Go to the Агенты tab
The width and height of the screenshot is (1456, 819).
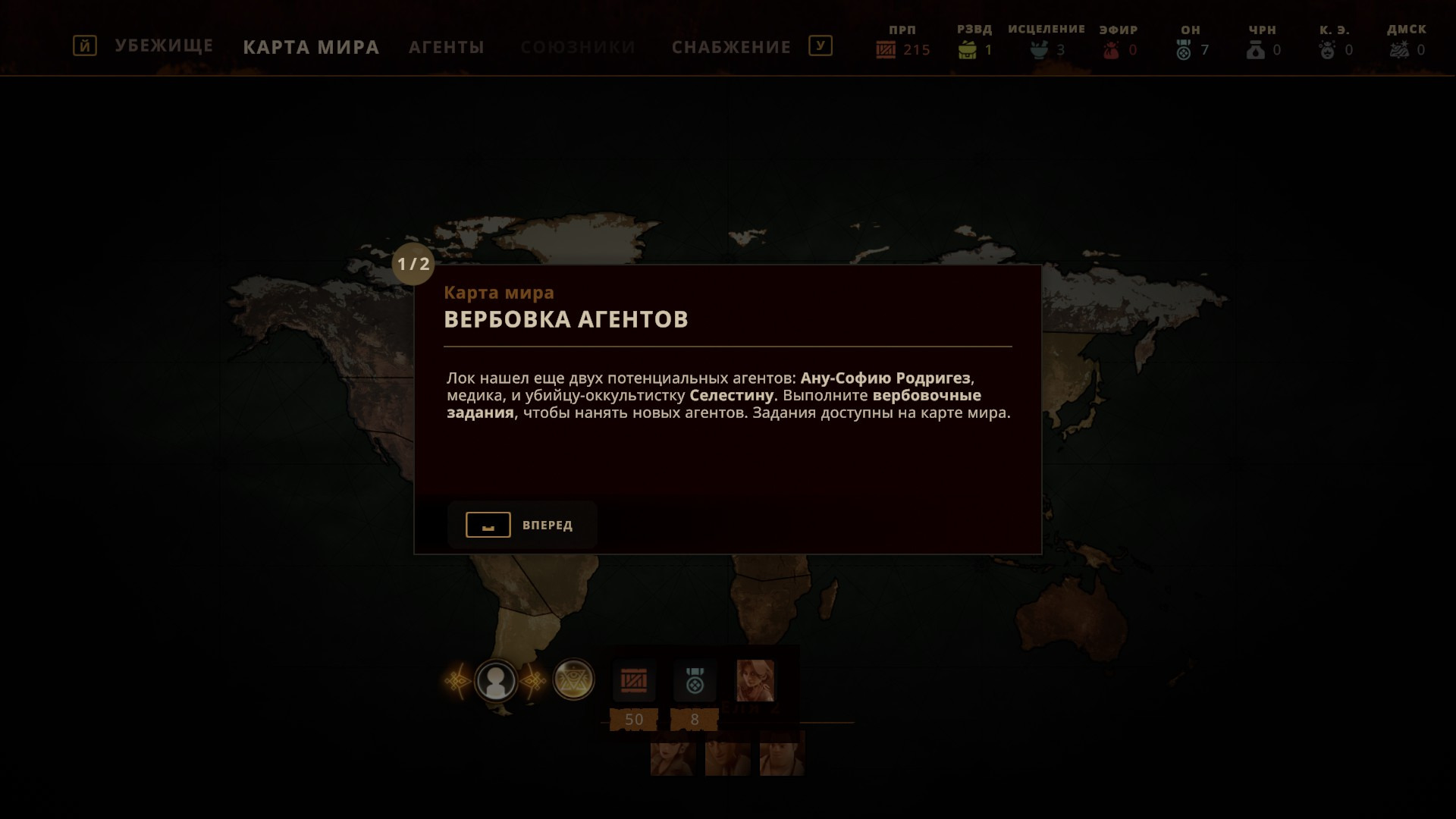point(446,47)
